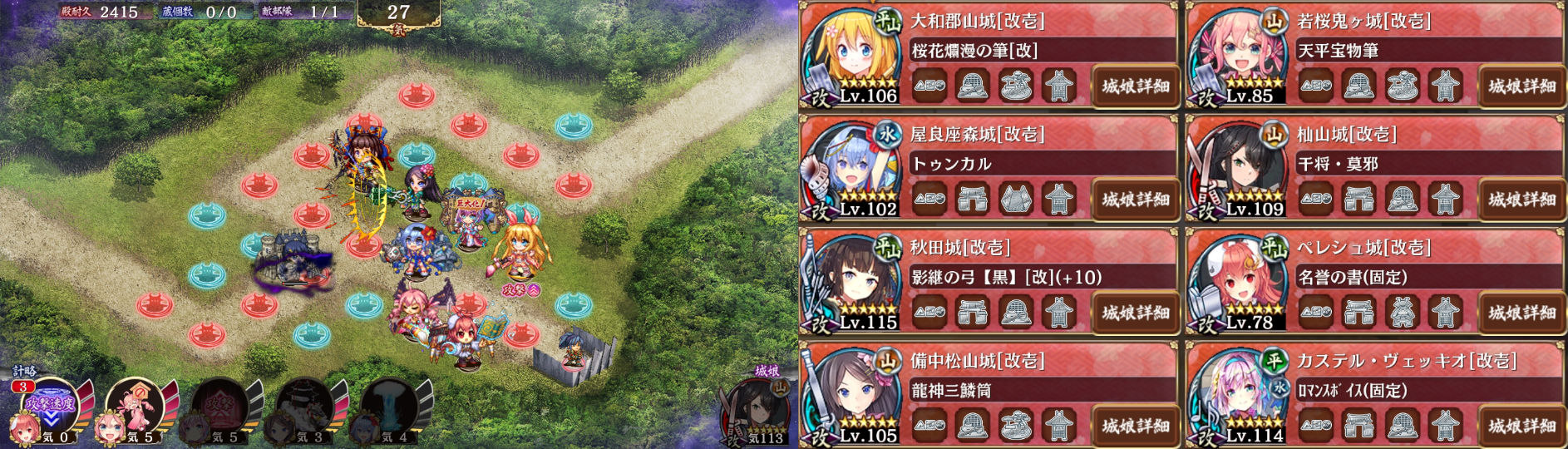The width and height of the screenshot is (1568, 449).
Task: Use the pink-haired girl strategy with wooden sign
Action: pos(137,407)
